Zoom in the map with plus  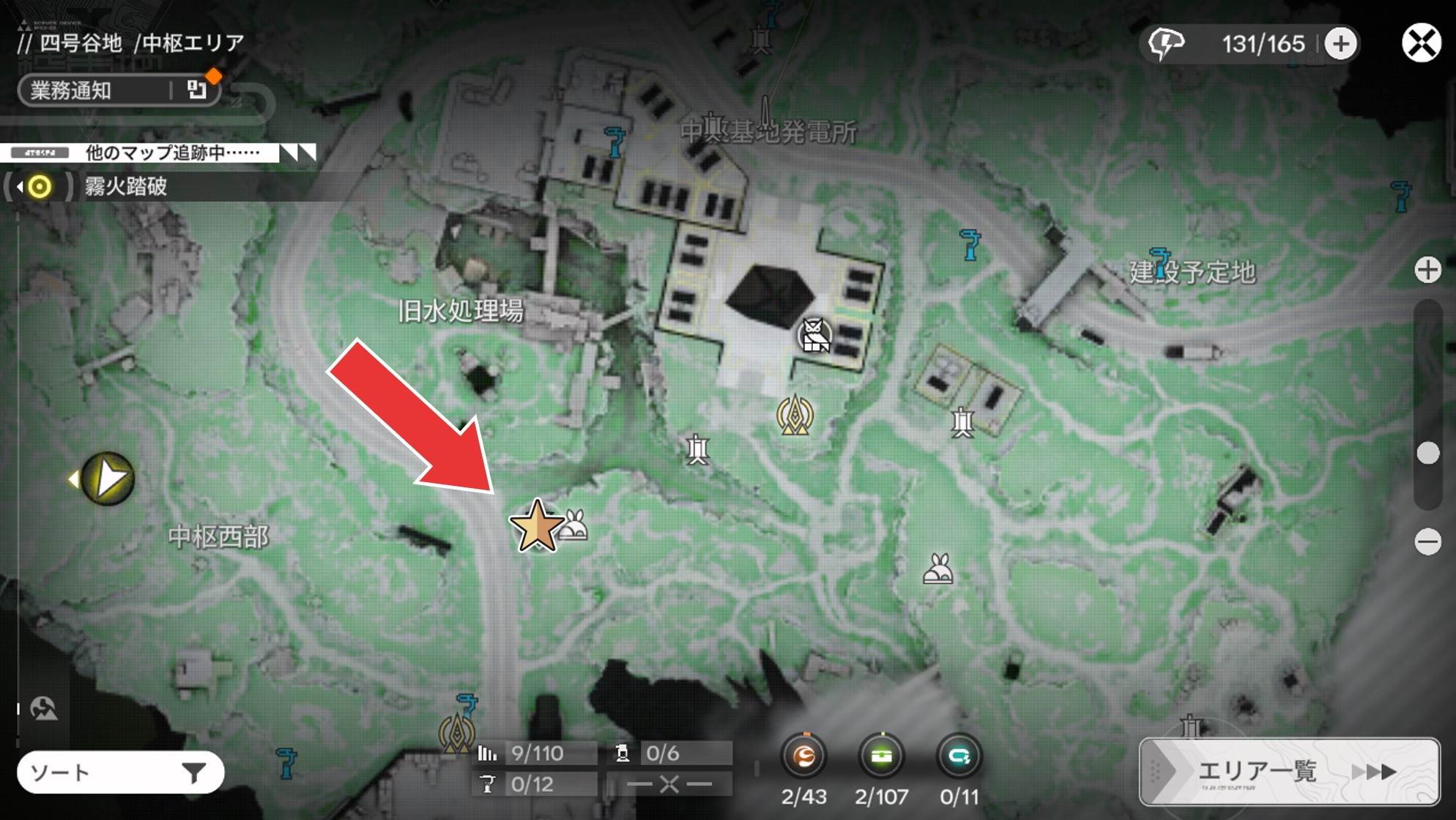(1427, 270)
